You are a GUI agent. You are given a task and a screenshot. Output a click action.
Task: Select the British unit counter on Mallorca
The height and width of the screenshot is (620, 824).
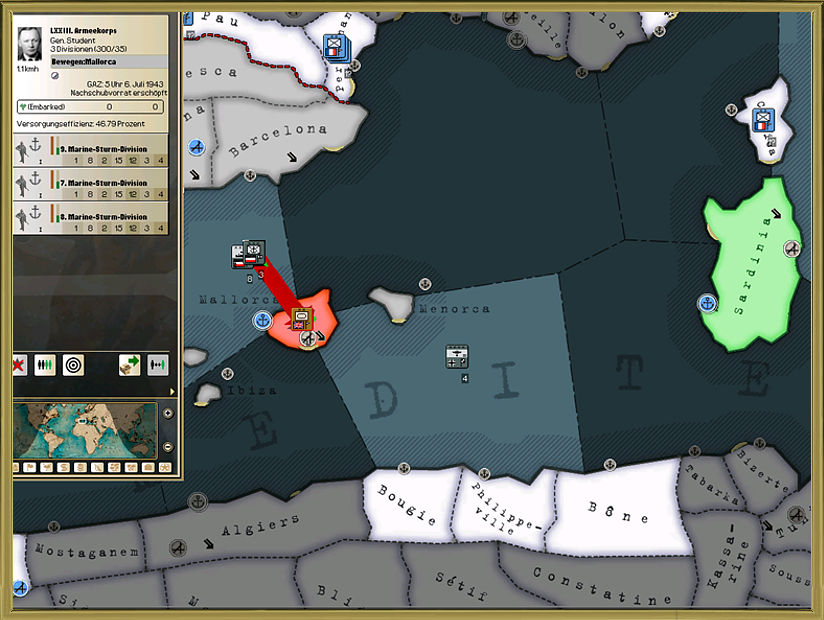point(301,319)
